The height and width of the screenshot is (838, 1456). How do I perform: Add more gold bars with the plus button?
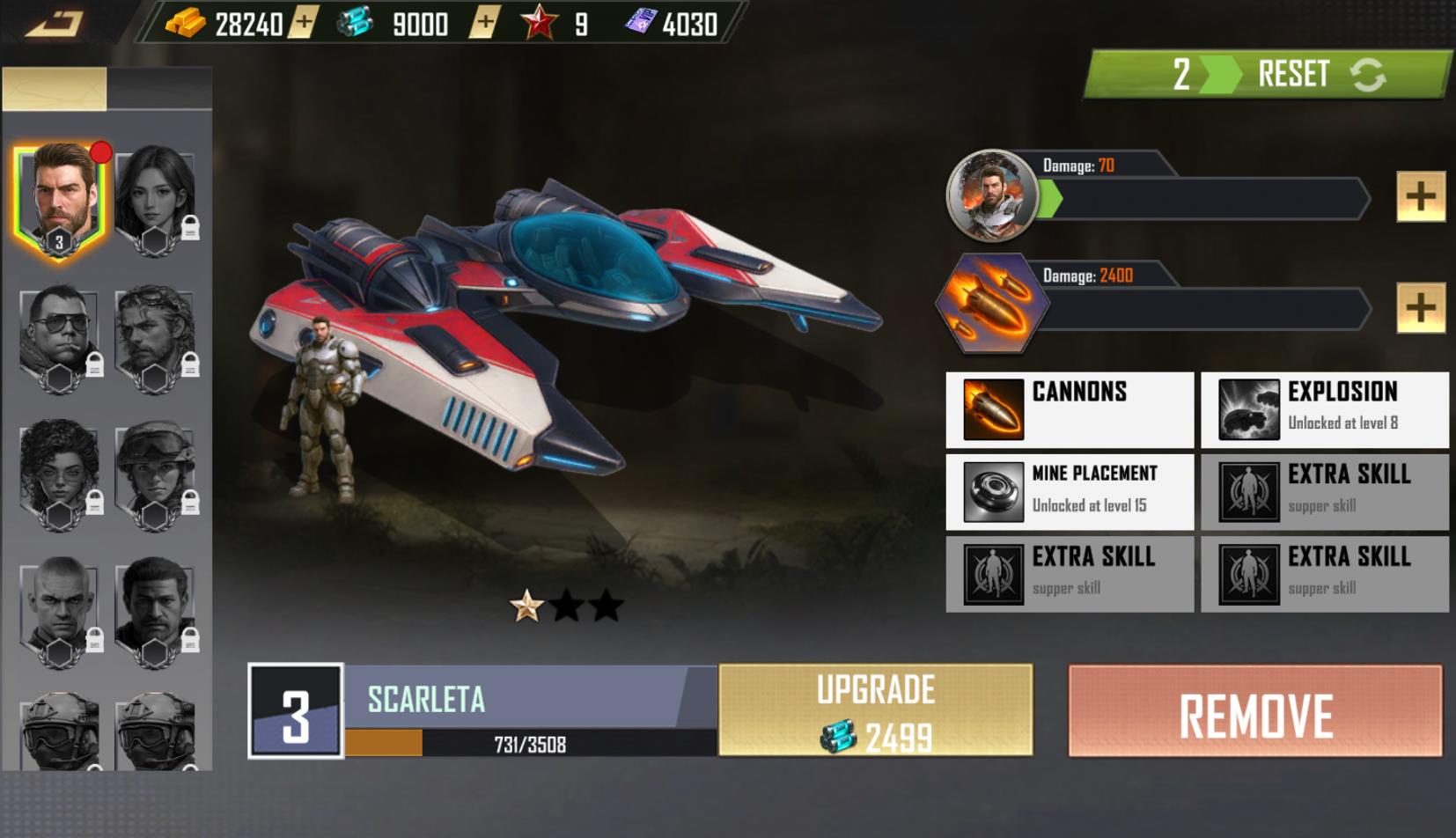click(x=302, y=24)
